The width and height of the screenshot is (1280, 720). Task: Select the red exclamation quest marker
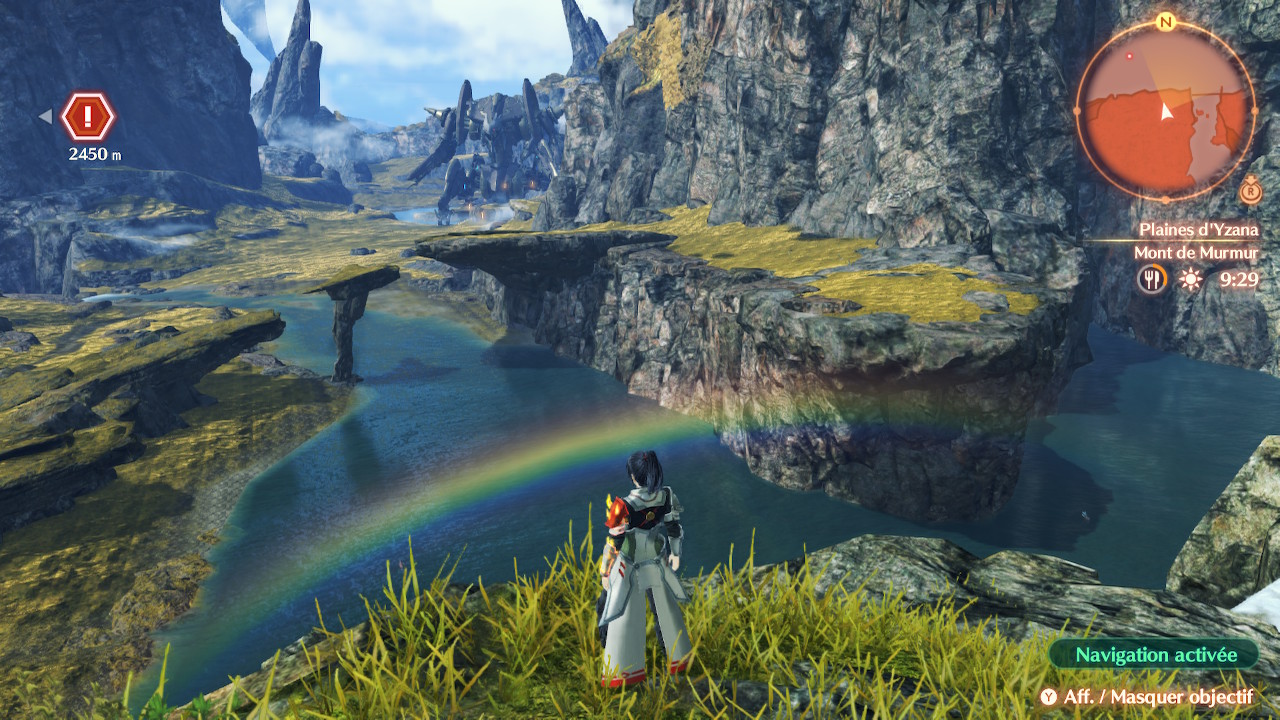click(88, 117)
